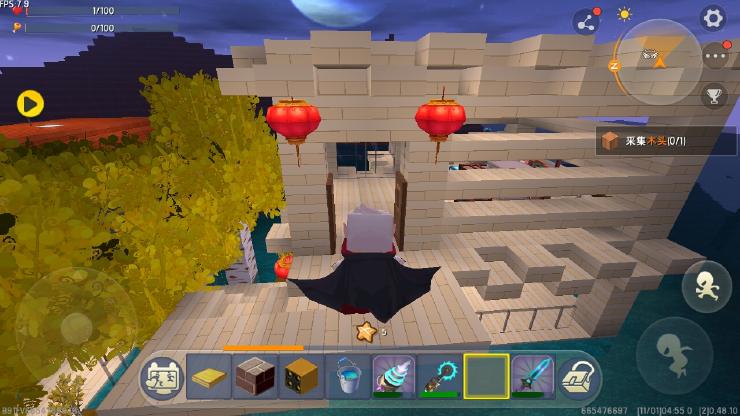Viewport: 740px width, 416px height.
Task: Select the blue sword slot
Action: (533, 376)
